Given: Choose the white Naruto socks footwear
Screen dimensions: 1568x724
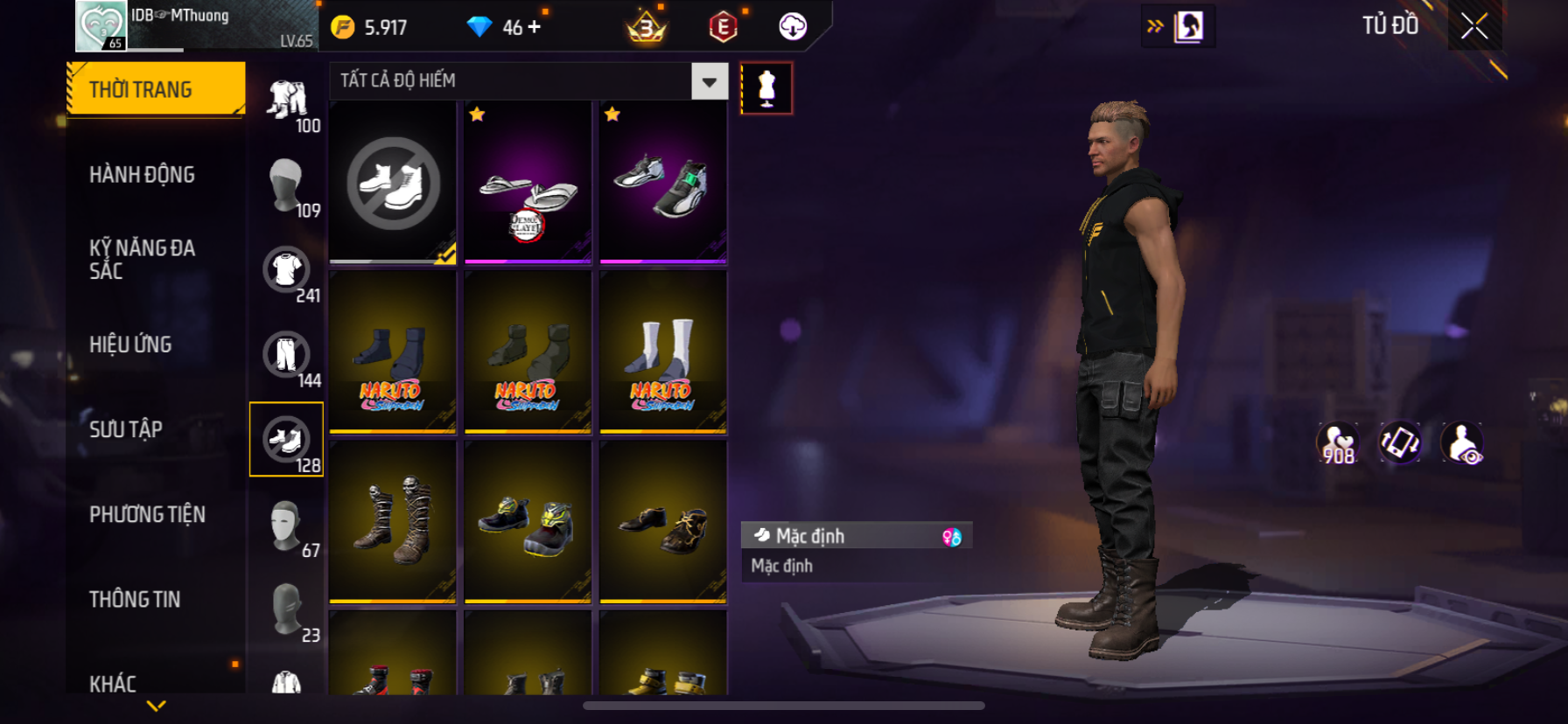Looking at the screenshot, I should (662, 352).
